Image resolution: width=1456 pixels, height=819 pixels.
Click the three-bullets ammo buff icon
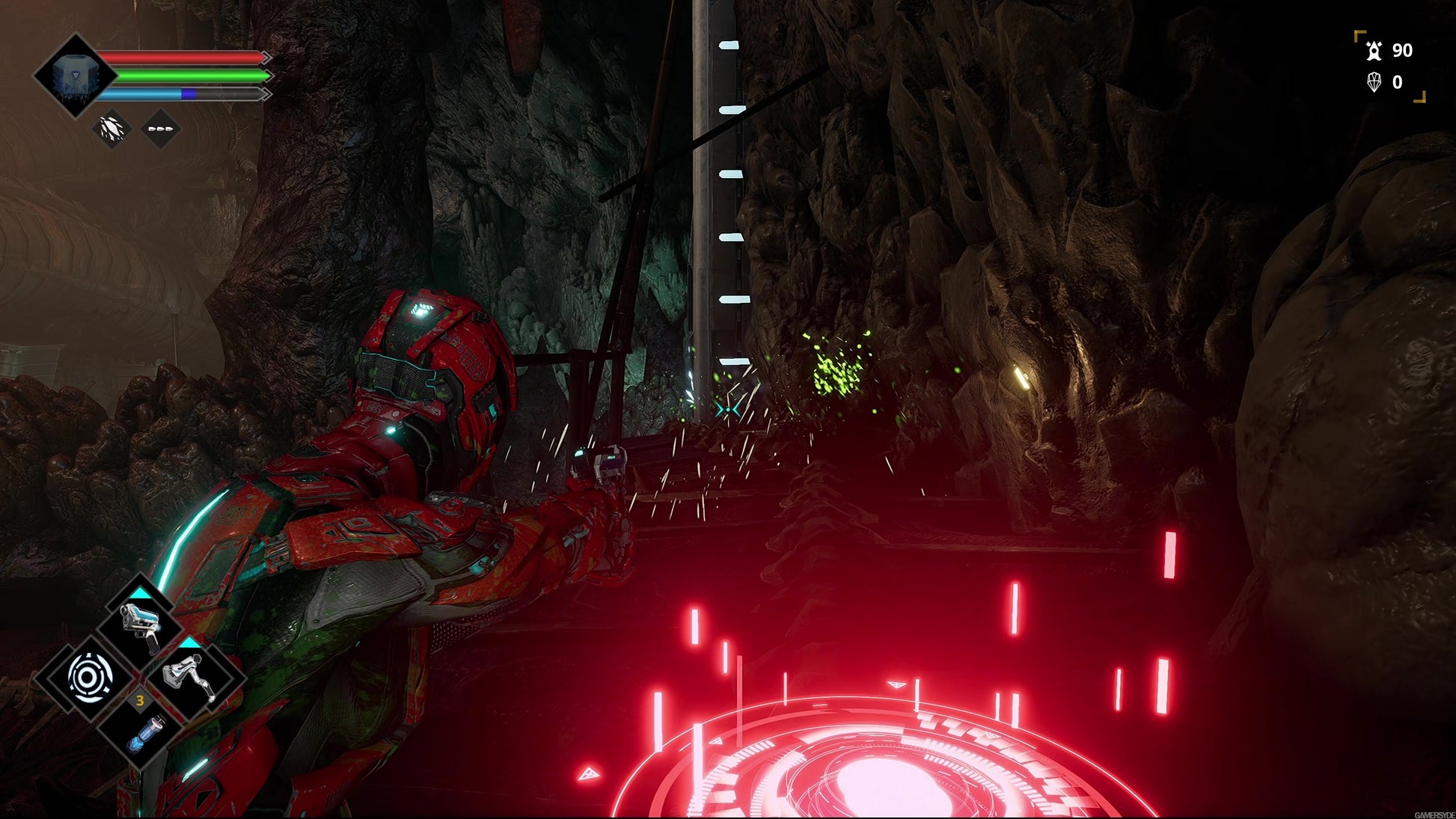tap(160, 129)
